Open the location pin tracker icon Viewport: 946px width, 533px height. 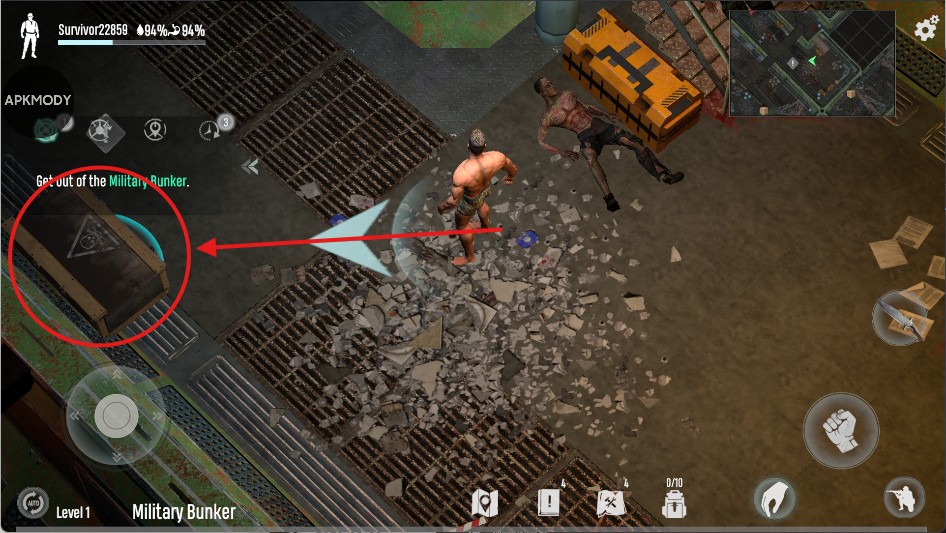pyautogui.click(x=154, y=129)
